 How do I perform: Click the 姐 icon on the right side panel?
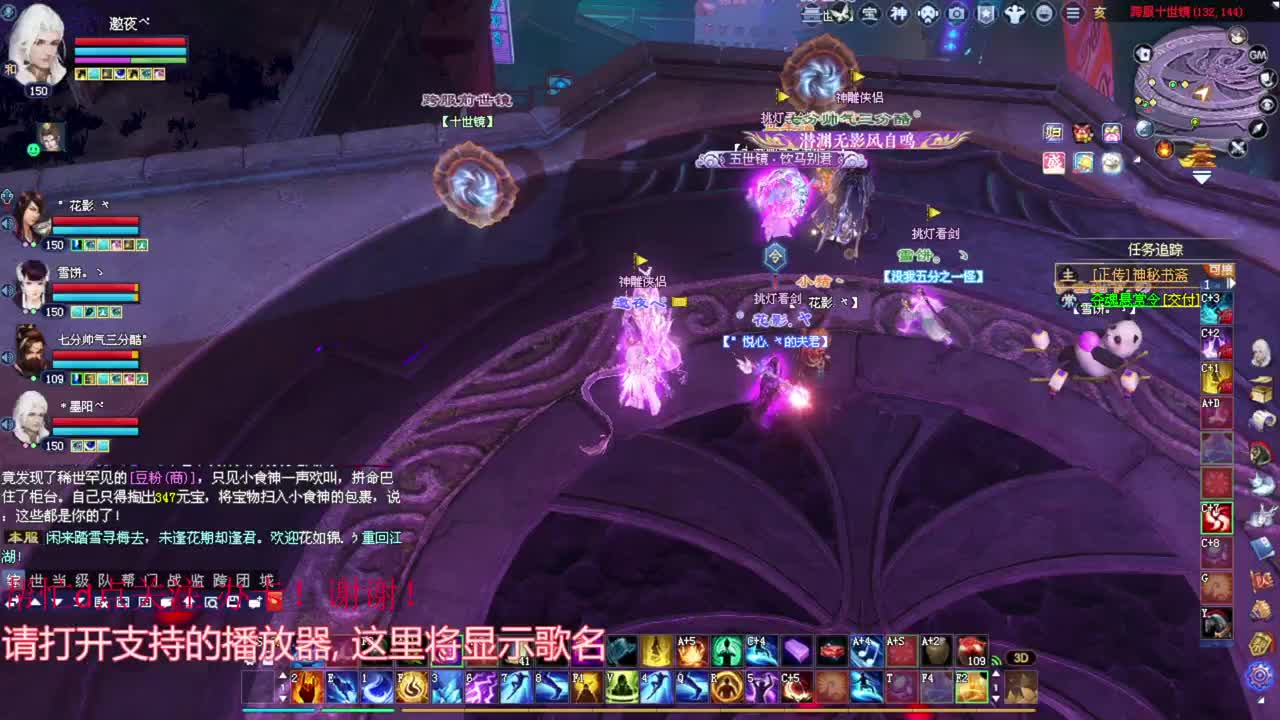(x=1053, y=132)
